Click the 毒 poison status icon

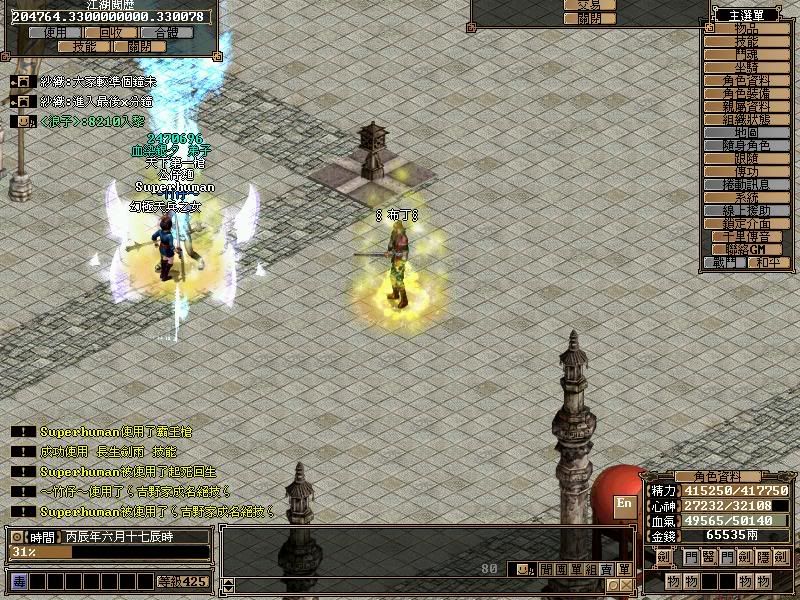[x=19, y=581]
